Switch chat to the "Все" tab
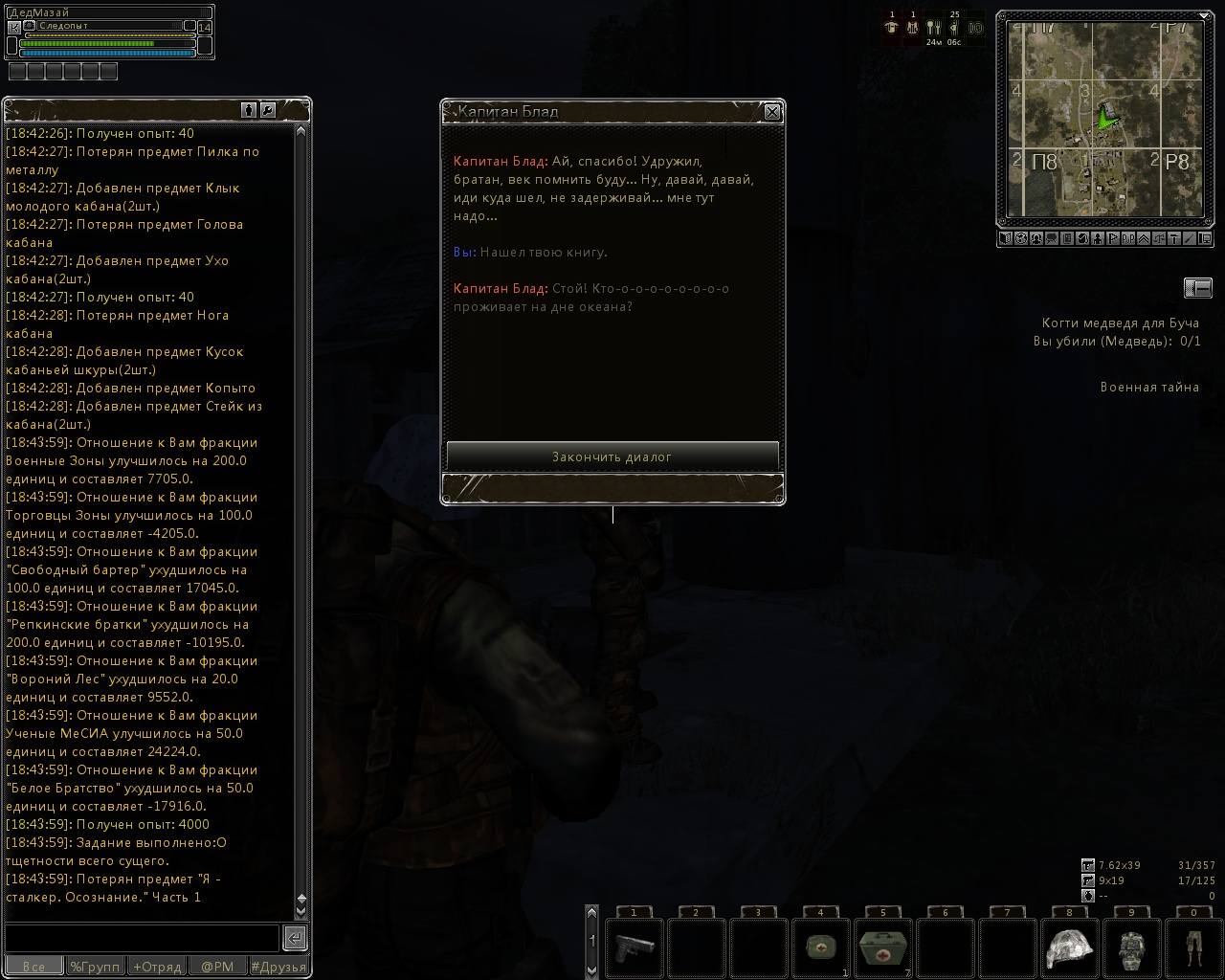The image size is (1225, 980). [x=33, y=967]
